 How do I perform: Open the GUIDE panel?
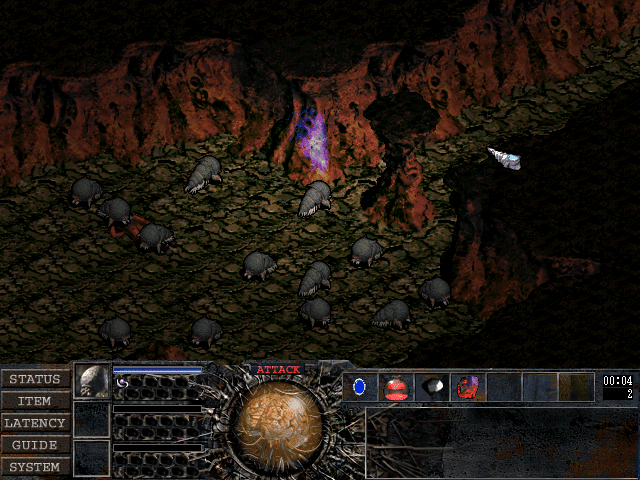(x=35, y=445)
